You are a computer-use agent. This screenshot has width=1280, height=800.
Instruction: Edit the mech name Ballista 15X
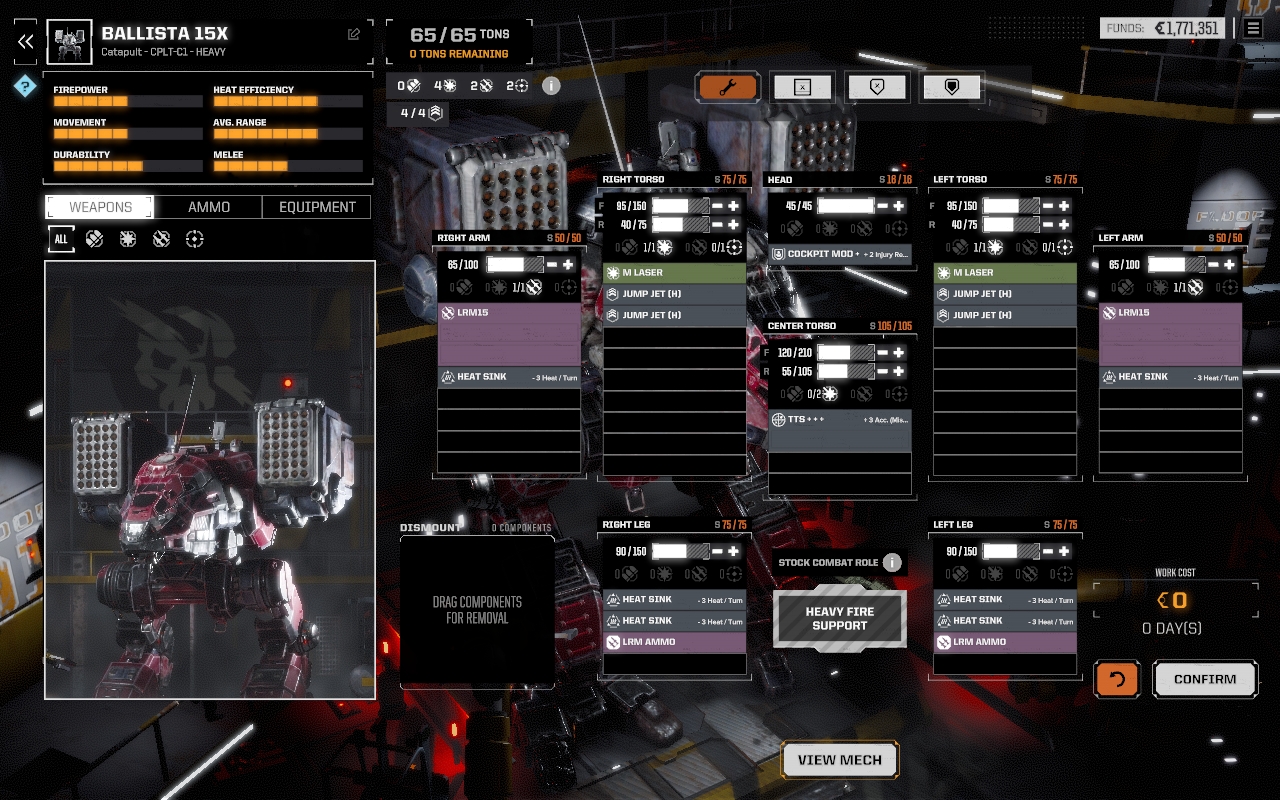pyautogui.click(x=354, y=34)
